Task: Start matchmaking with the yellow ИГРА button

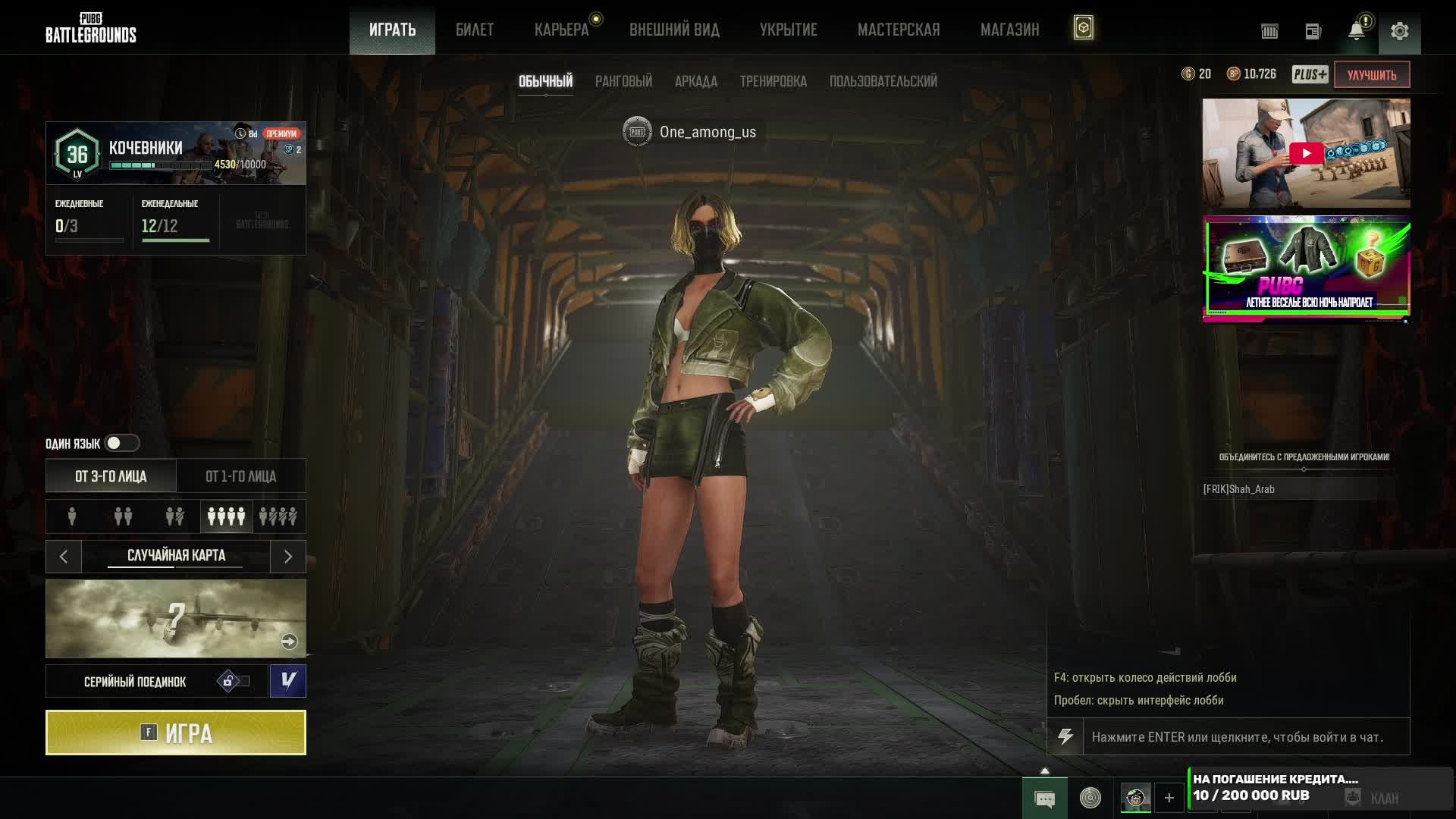Action: (176, 733)
